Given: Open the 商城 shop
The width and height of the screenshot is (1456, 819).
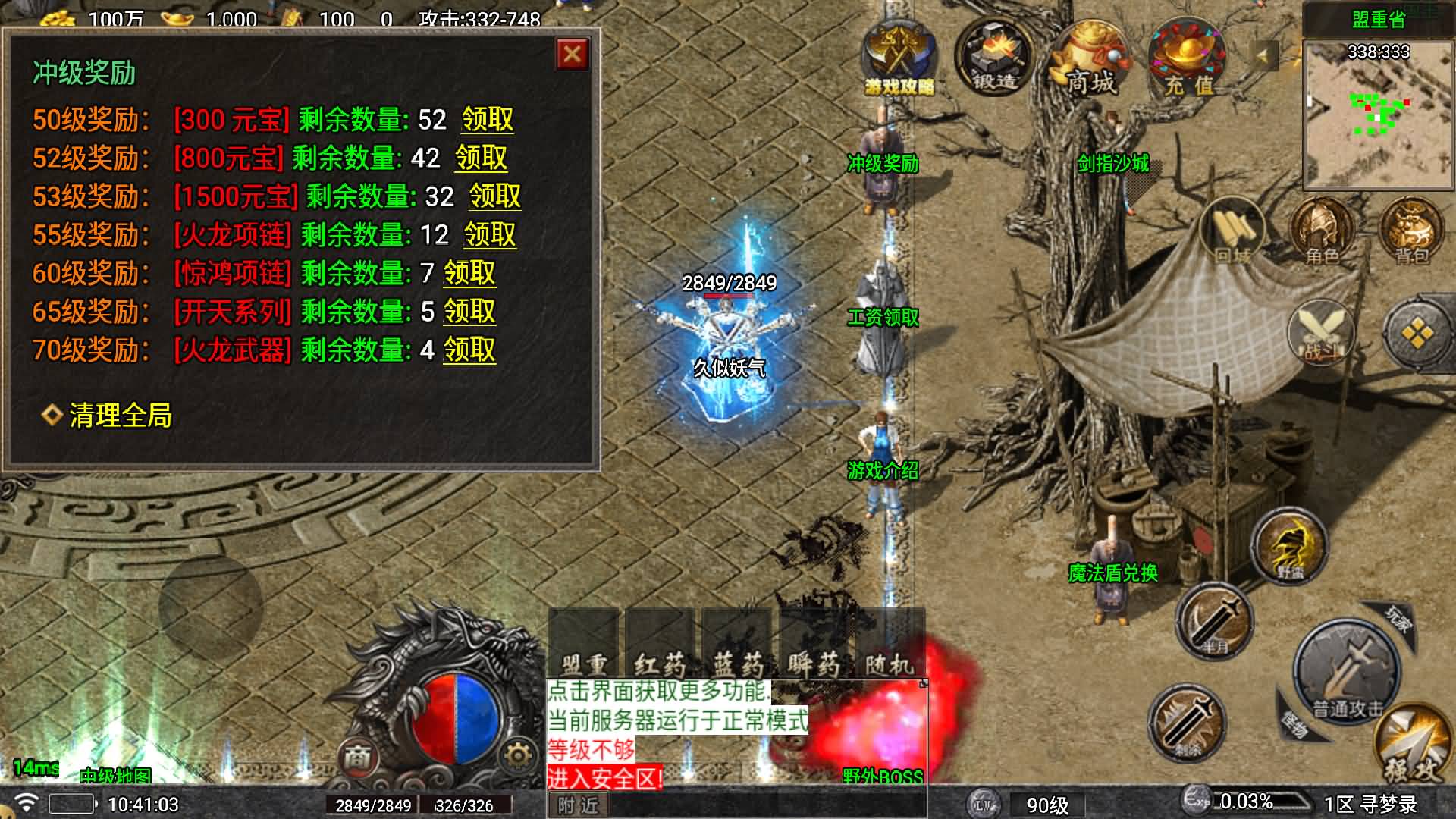Looking at the screenshot, I should coord(1090,61).
